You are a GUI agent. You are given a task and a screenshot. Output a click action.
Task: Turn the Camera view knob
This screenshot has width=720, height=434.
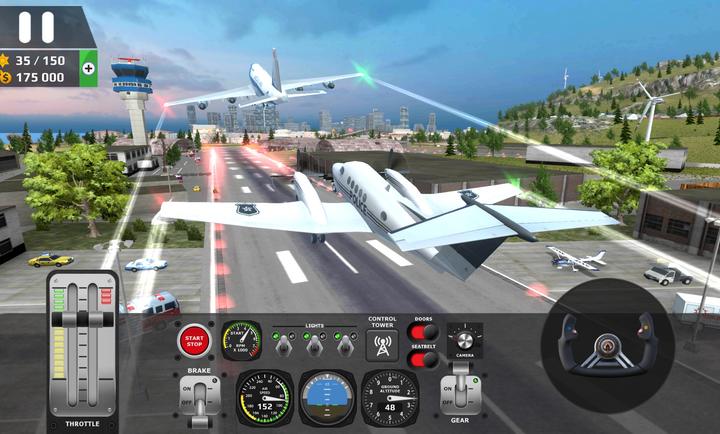pyautogui.click(x=463, y=339)
